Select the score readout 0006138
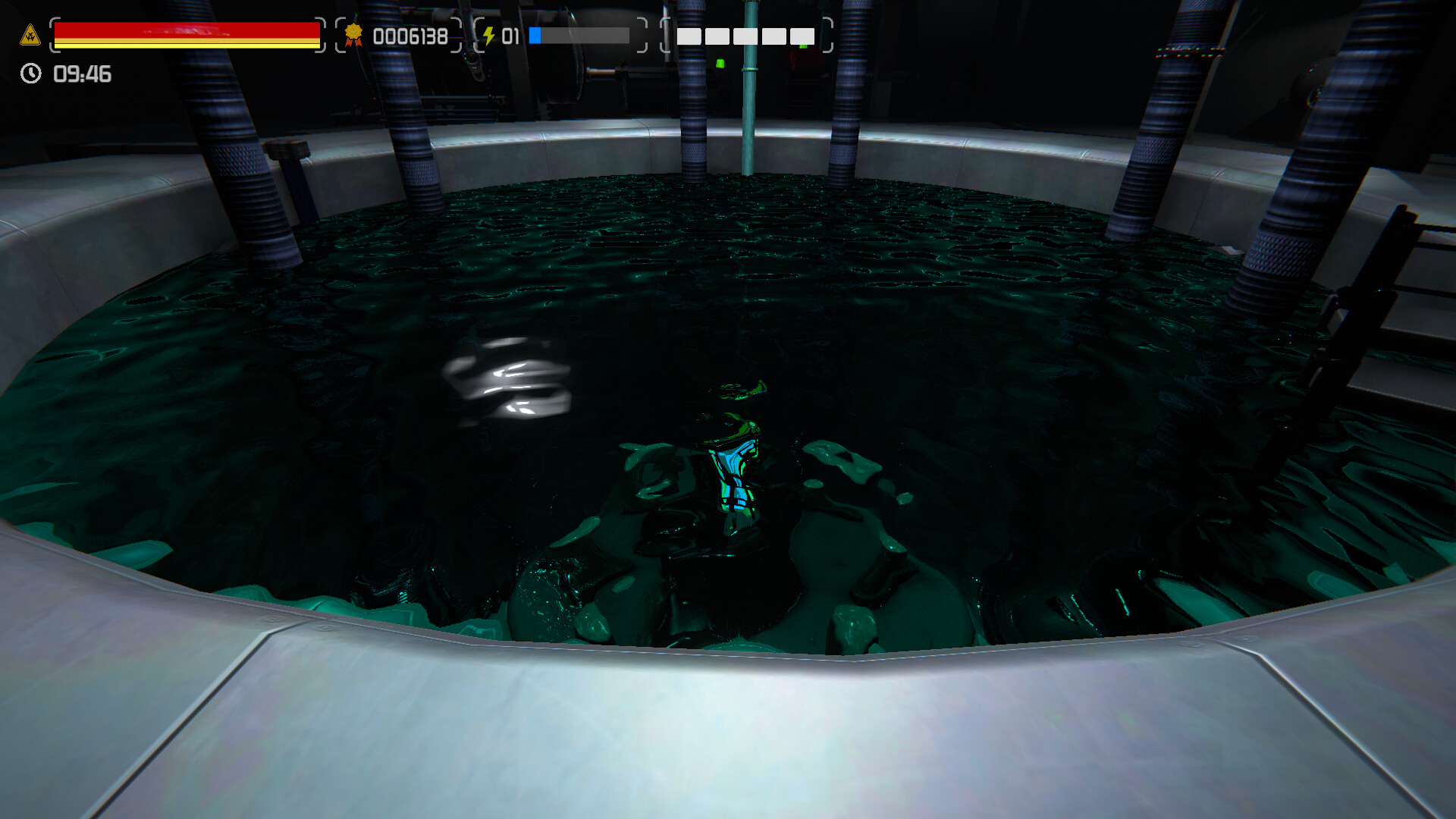1456x819 pixels. click(x=409, y=37)
